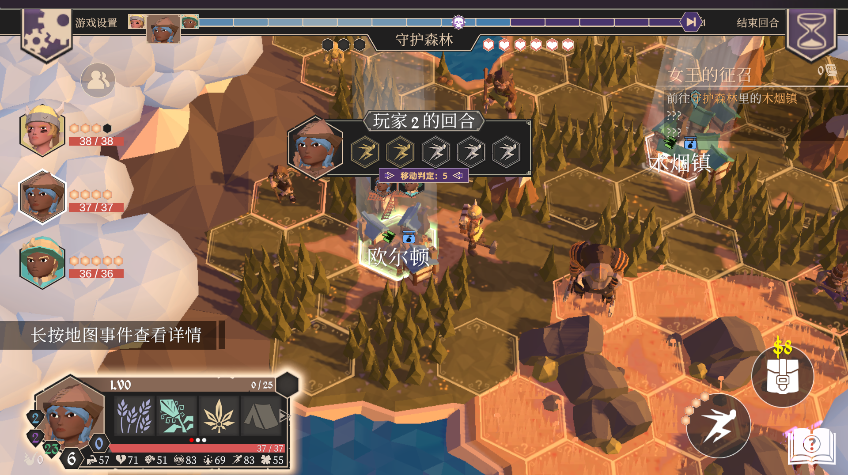Select the teal feather leaf item slot
Screen dimensions: 848x475
point(174,415)
